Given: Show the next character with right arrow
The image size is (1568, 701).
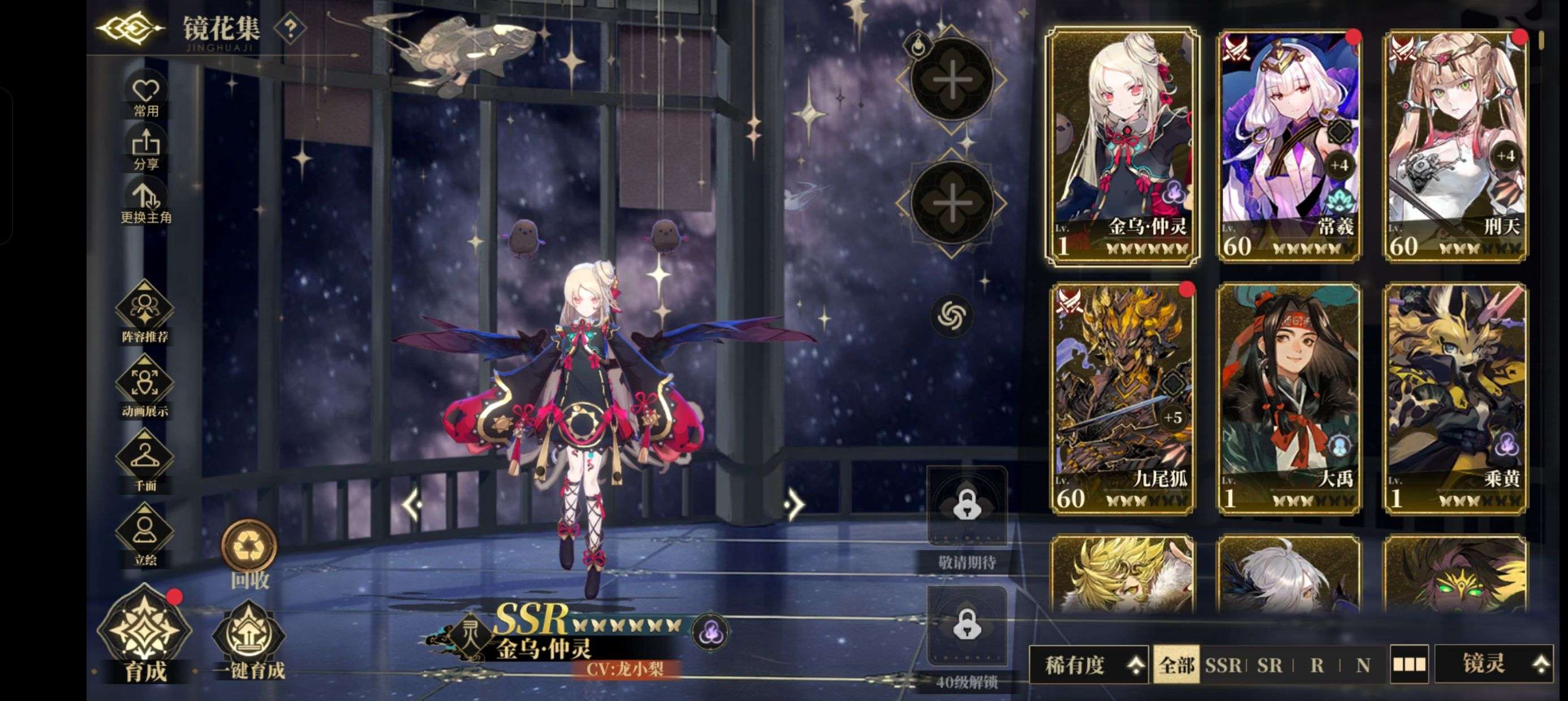Looking at the screenshot, I should point(793,504).
